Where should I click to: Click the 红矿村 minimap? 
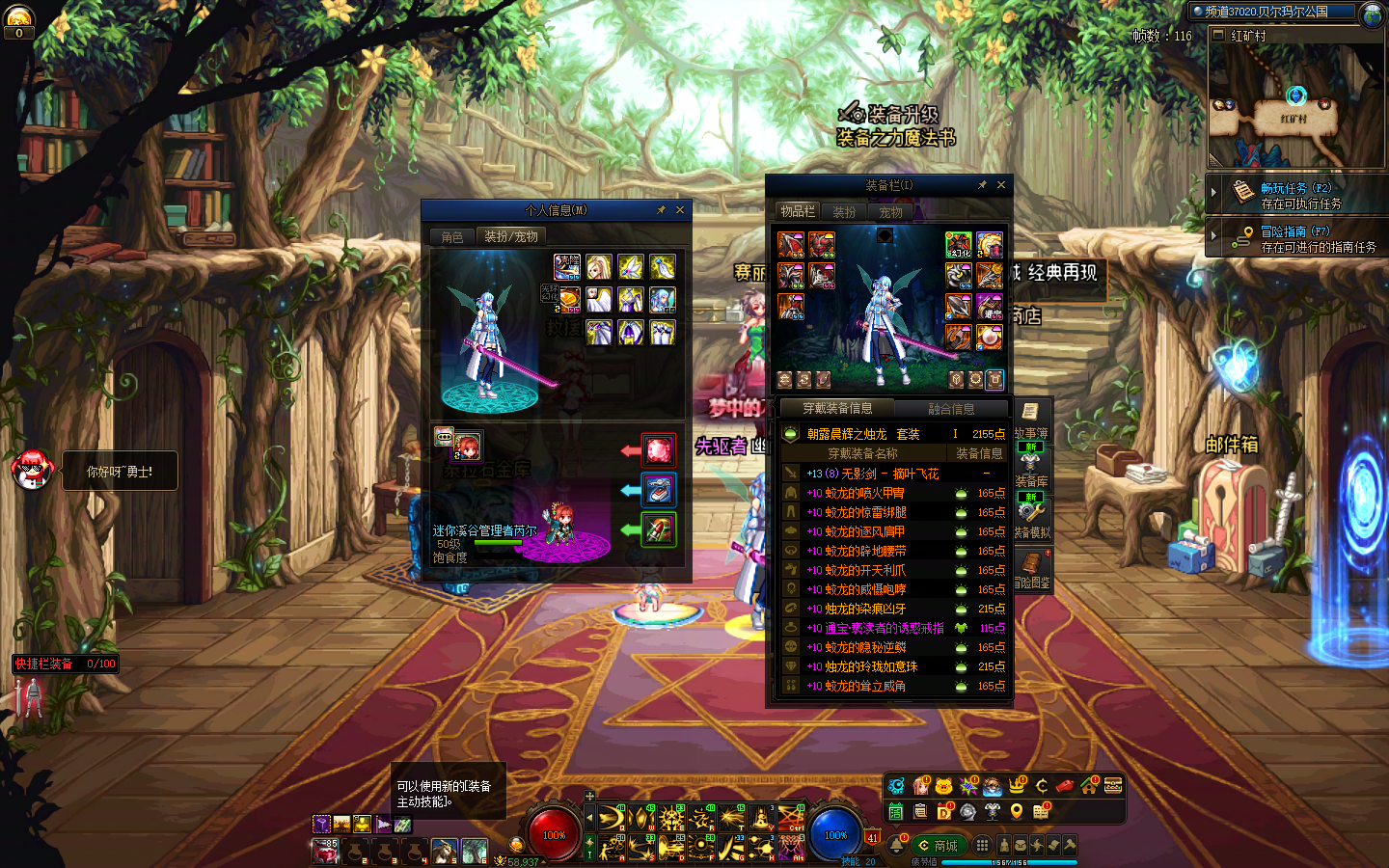(x=1294, y=106)
